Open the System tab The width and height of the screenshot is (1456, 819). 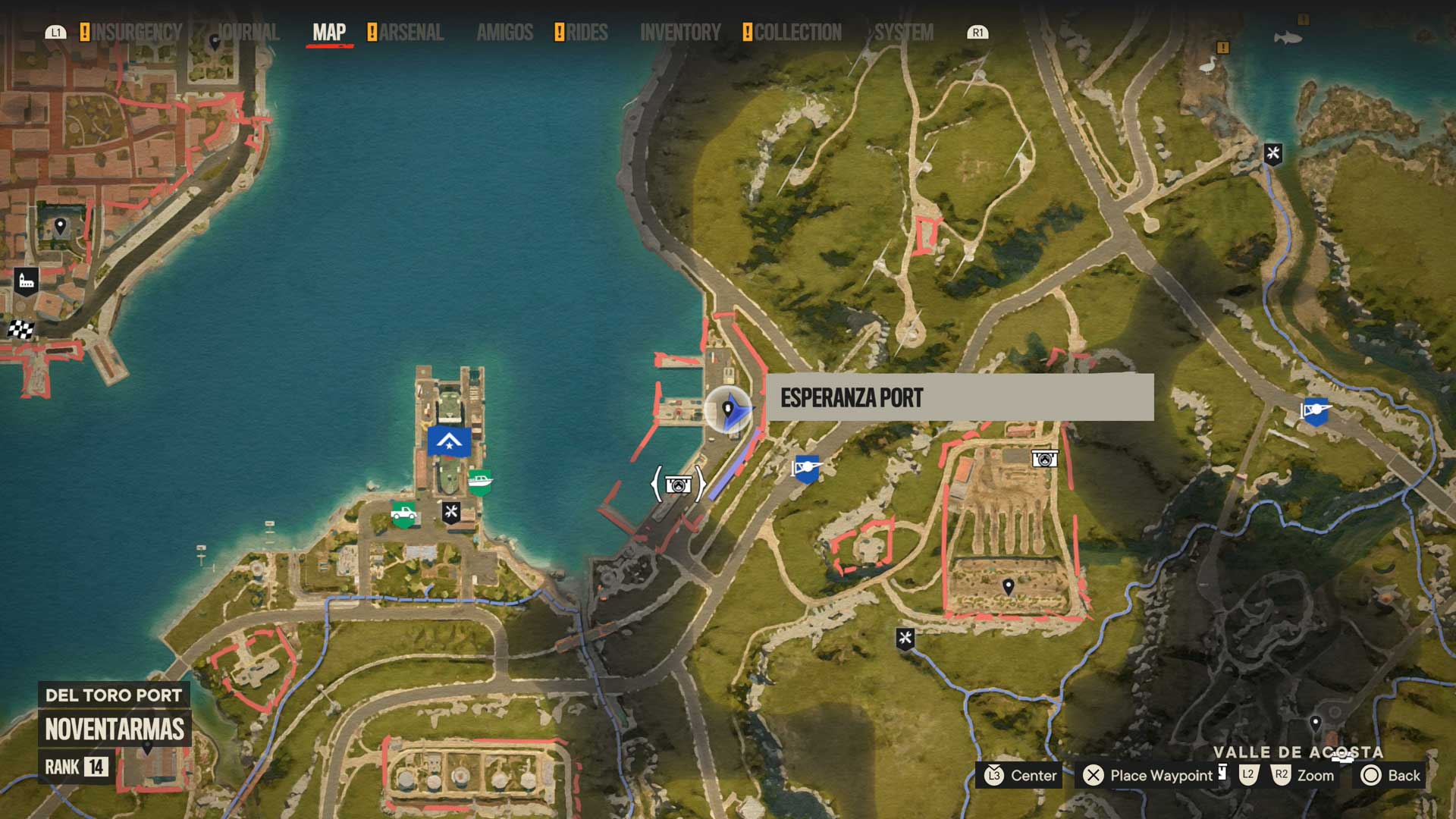point(904,33)
